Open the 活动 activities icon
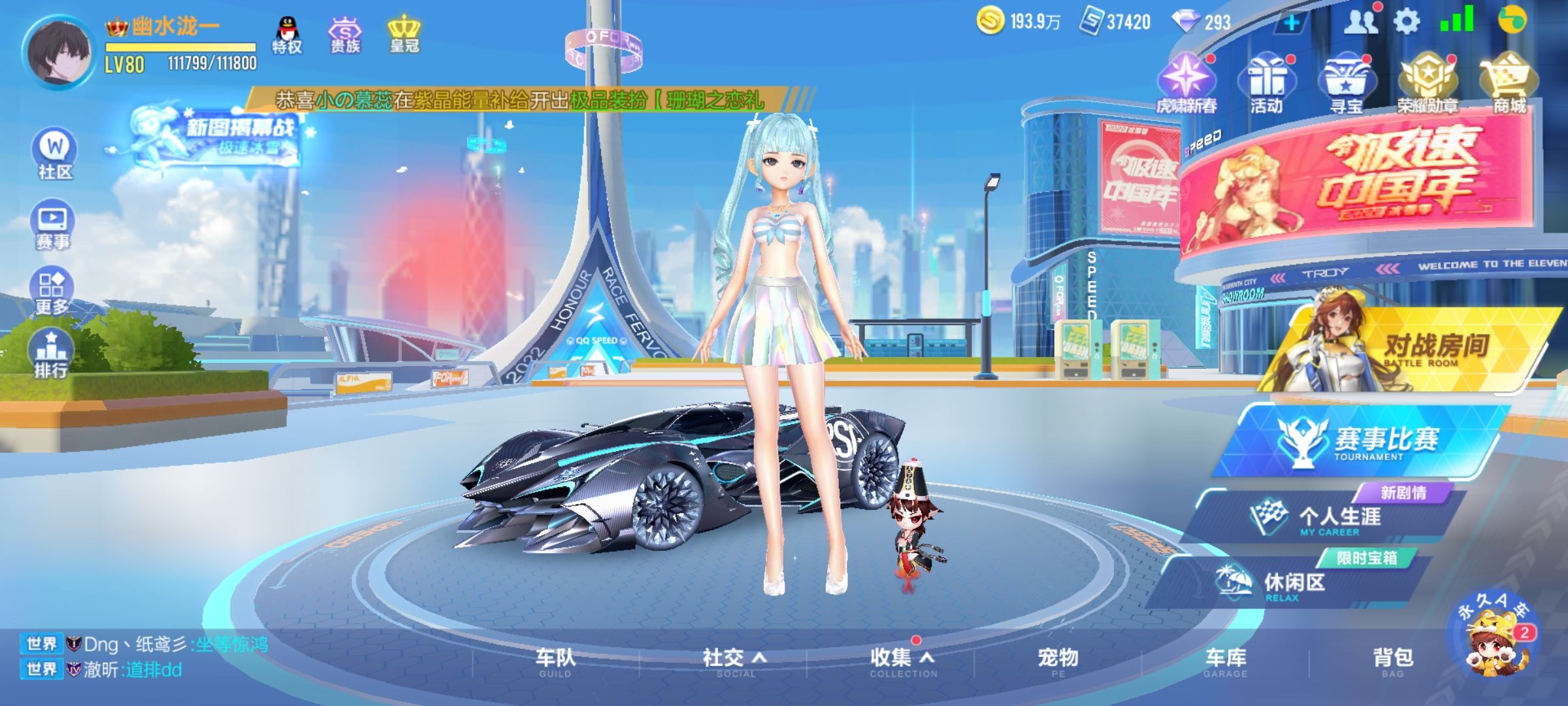 pos(1267,78)
